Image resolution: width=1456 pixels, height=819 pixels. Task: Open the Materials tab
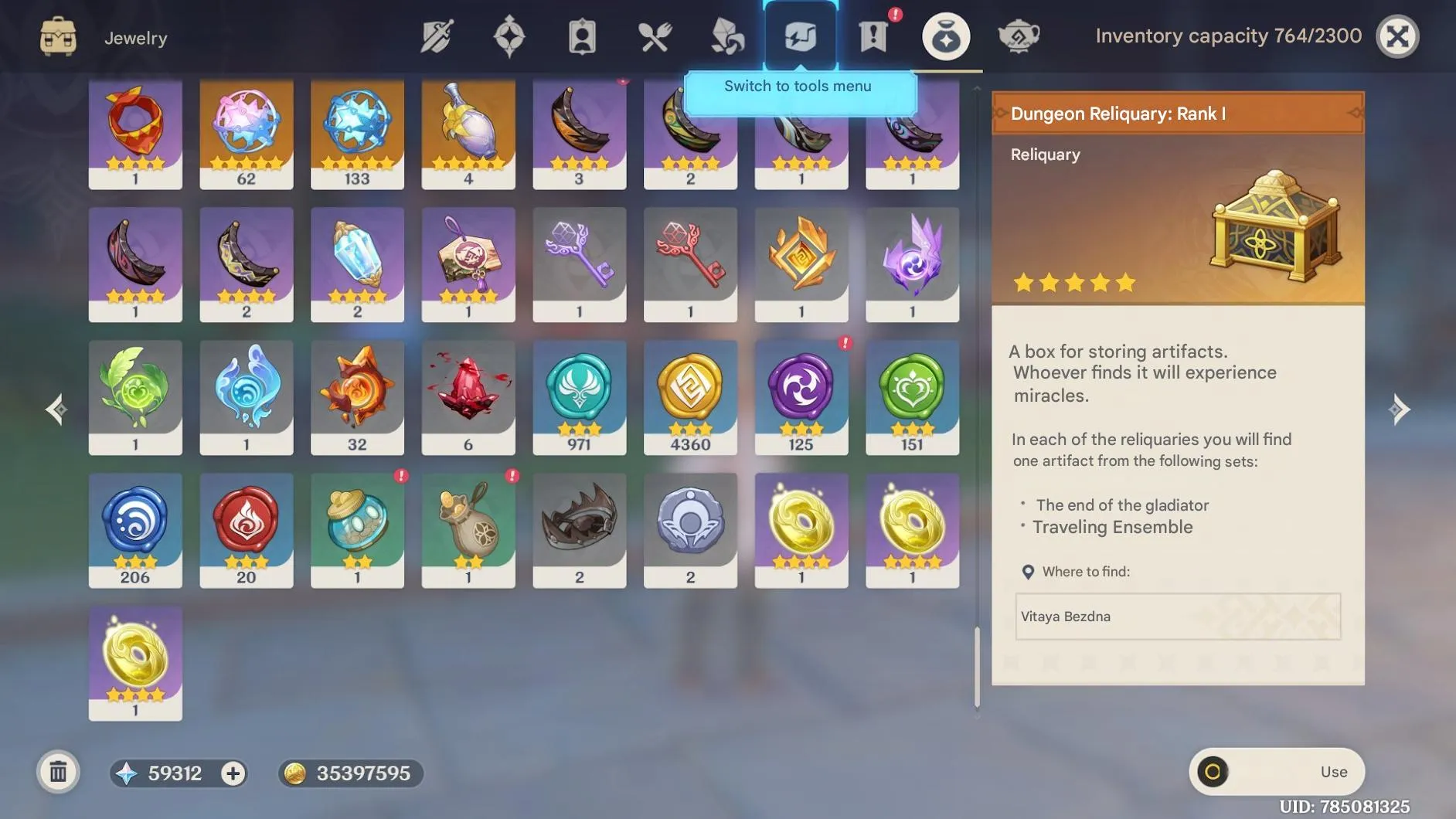point(727,36)
